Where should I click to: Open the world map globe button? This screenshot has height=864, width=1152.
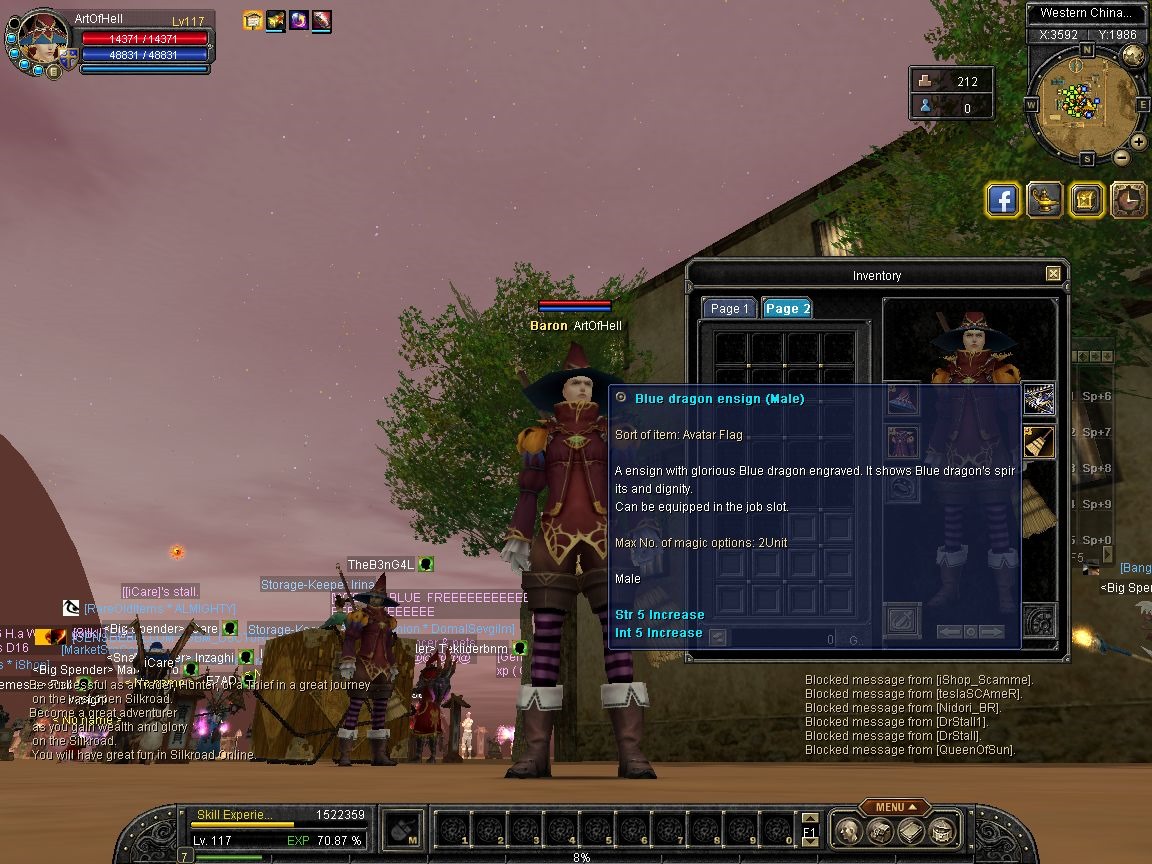click(x=1133, y=55)
